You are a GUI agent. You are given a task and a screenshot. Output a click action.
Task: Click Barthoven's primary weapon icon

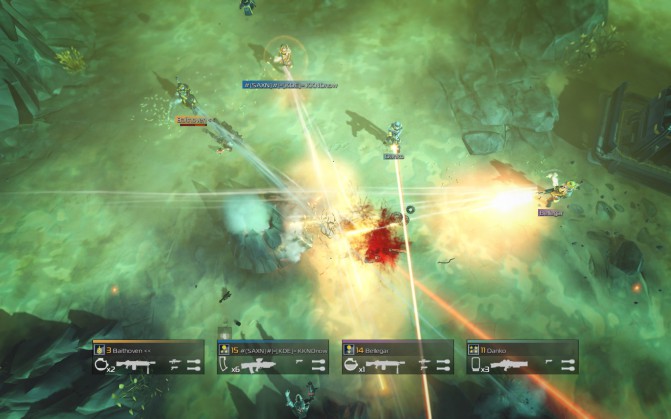point(137,365)
